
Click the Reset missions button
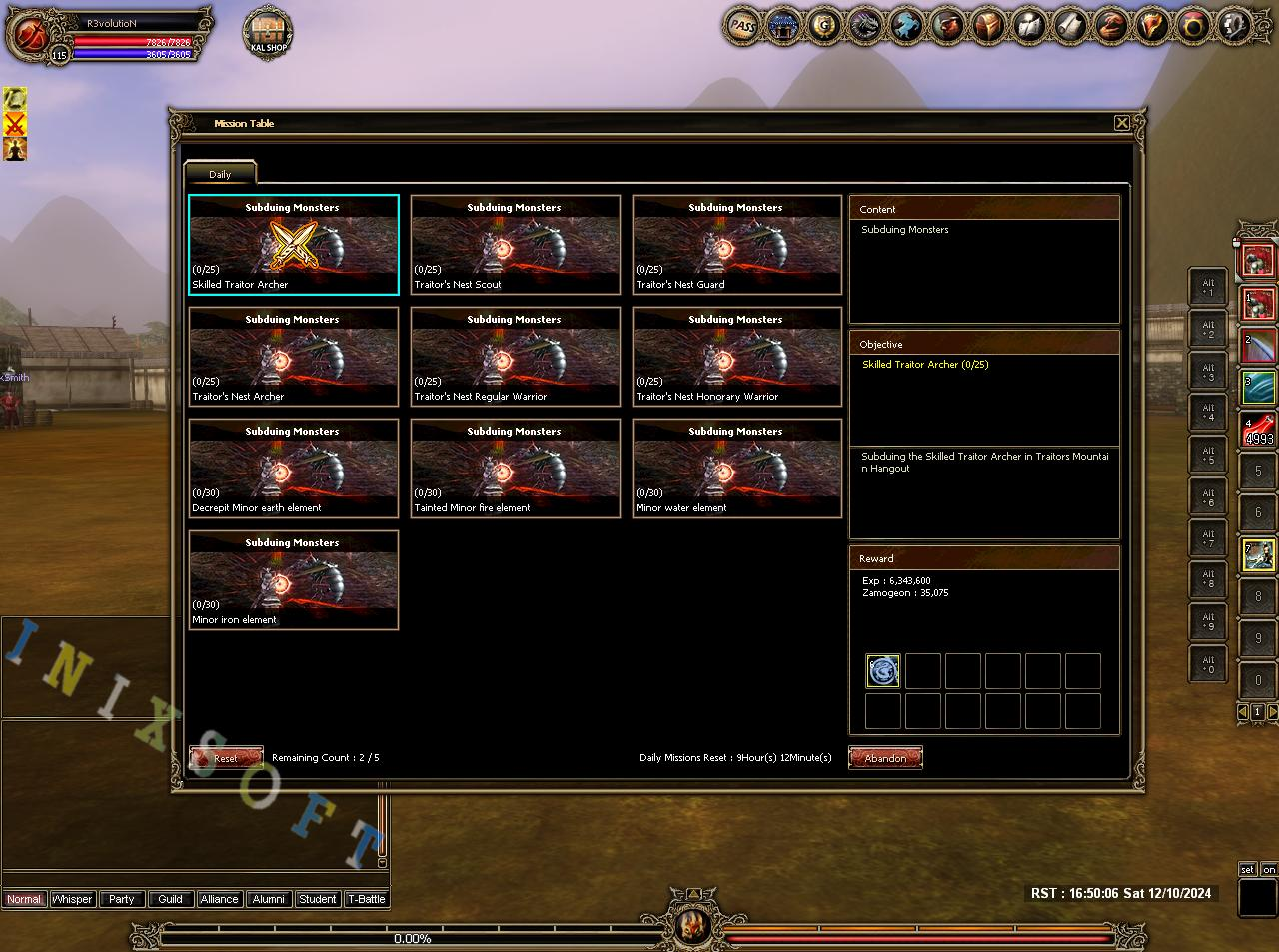click(x=226, y=758)
